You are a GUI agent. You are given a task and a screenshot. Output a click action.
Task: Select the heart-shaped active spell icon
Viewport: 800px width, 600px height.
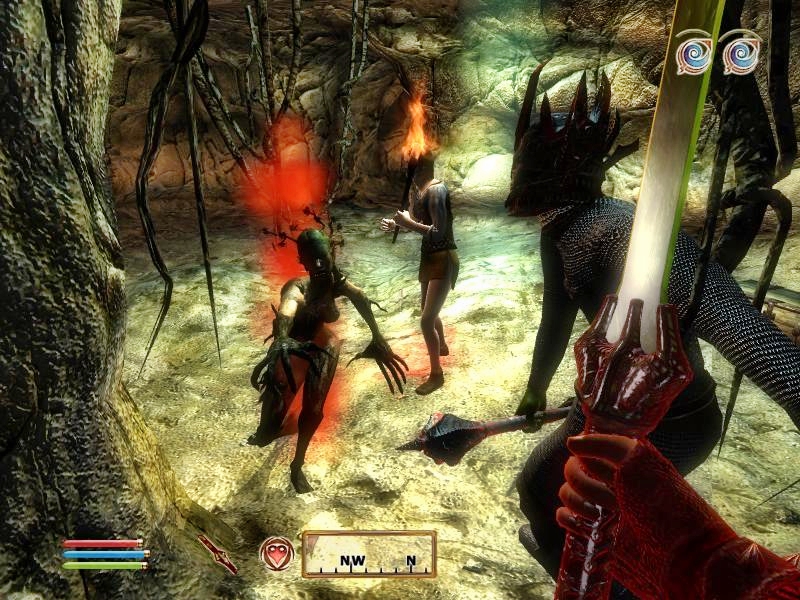click(276, 553)
